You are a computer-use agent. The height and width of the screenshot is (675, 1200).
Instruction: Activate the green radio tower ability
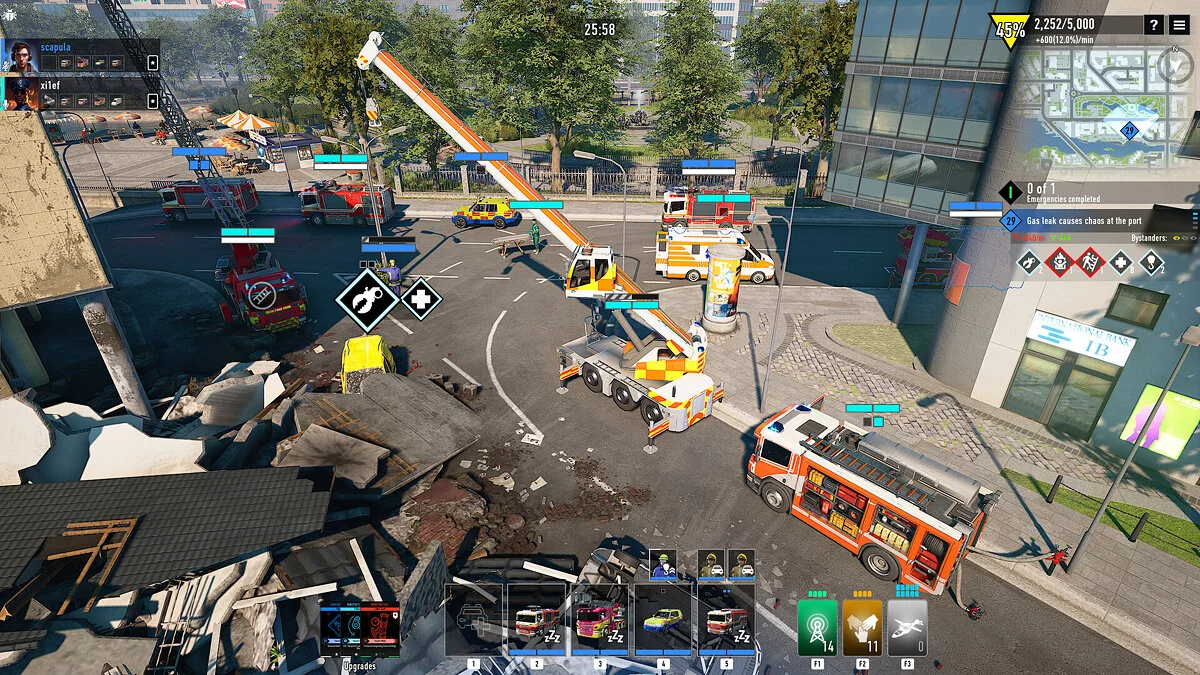[817, 627]
